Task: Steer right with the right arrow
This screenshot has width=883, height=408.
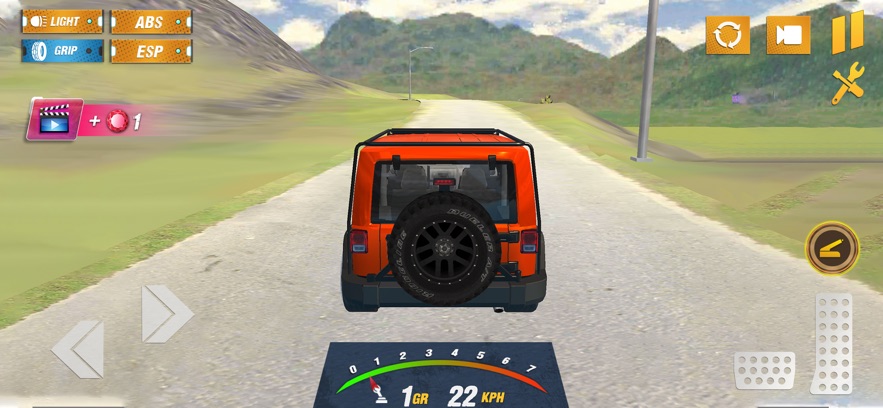Action: click(x=165, y=314)
